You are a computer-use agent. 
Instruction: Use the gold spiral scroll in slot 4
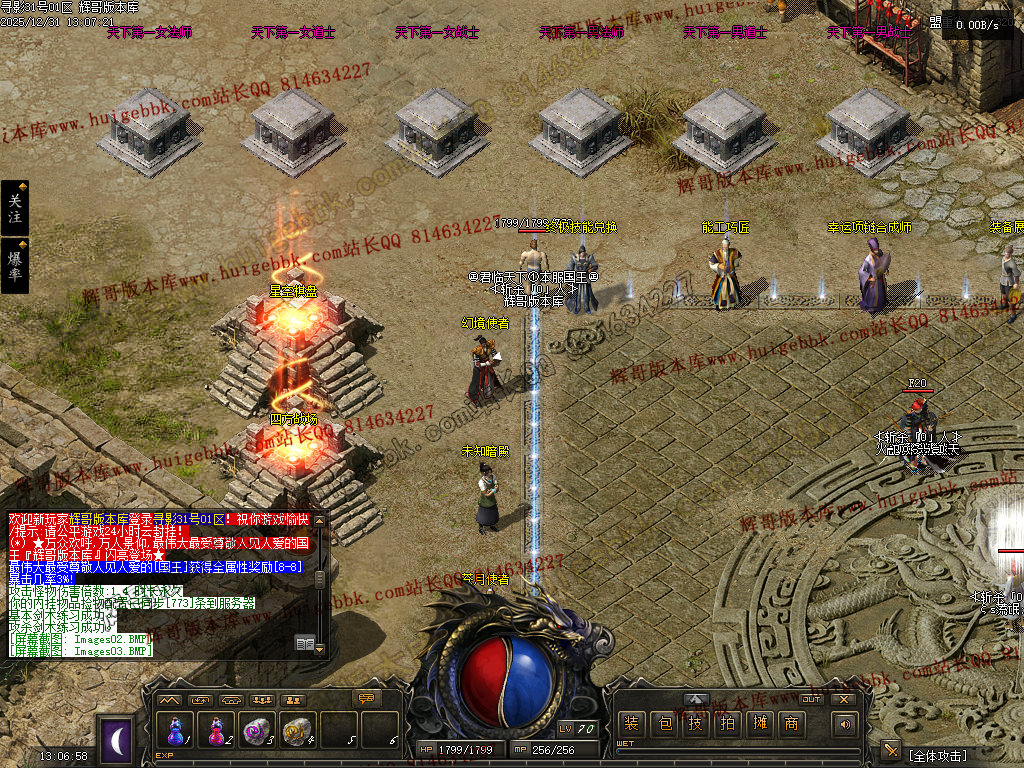click(x=297, y=731)
